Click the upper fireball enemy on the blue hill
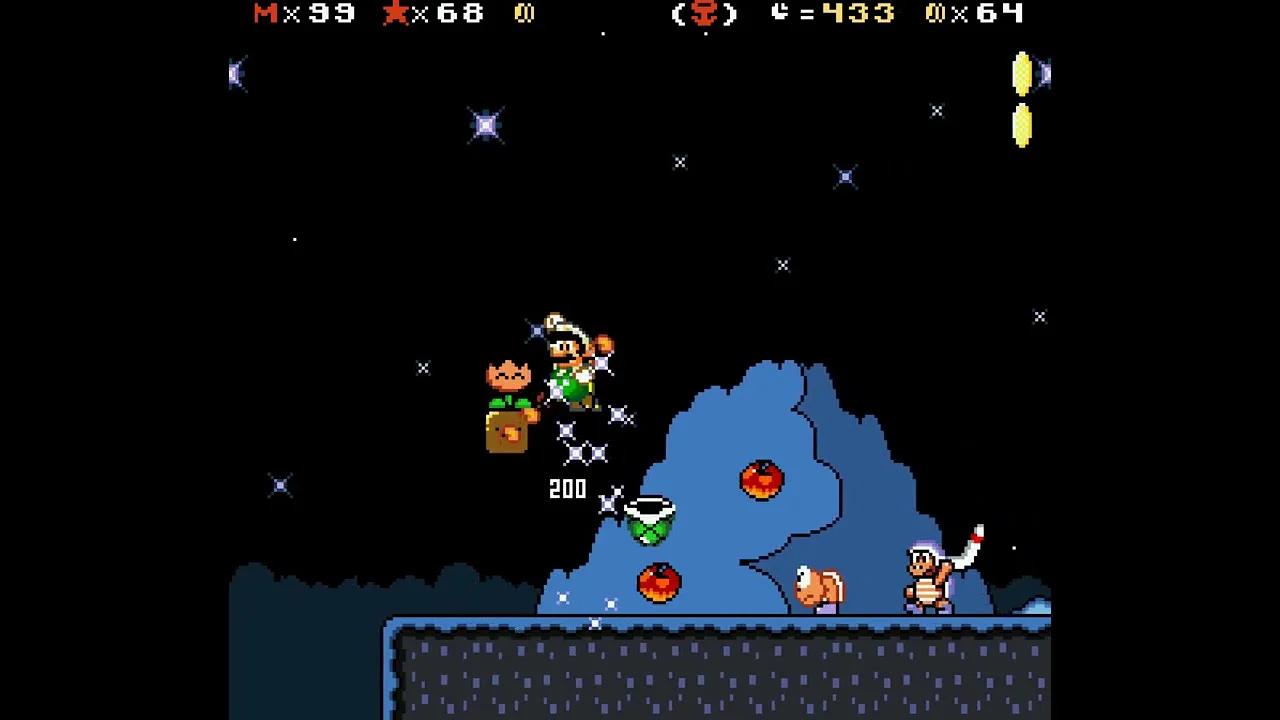The width and height of the screenshot is (1280, 720). (x=762, y=480)
